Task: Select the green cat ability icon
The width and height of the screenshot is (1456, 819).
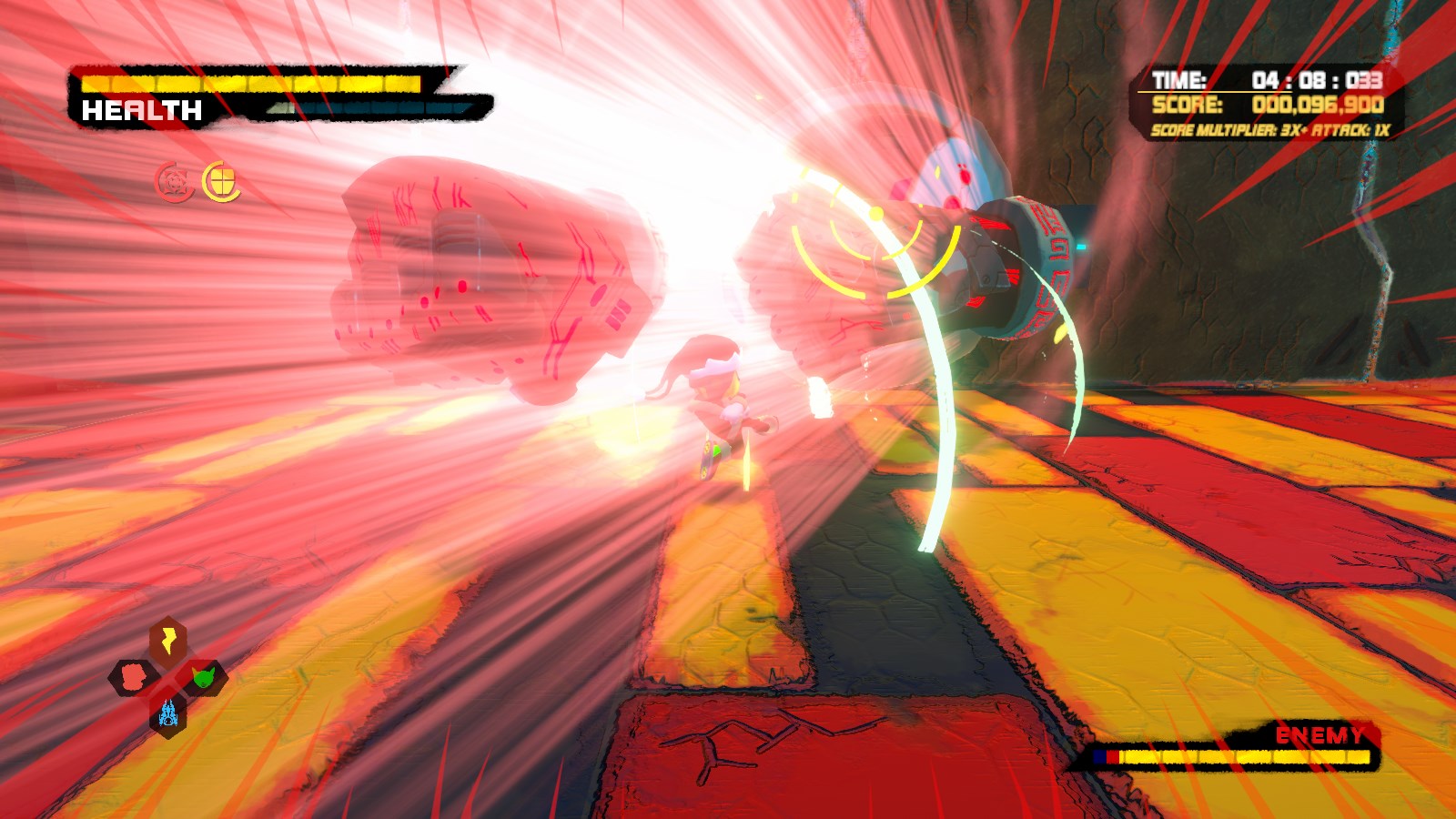Action: point(203,675)
